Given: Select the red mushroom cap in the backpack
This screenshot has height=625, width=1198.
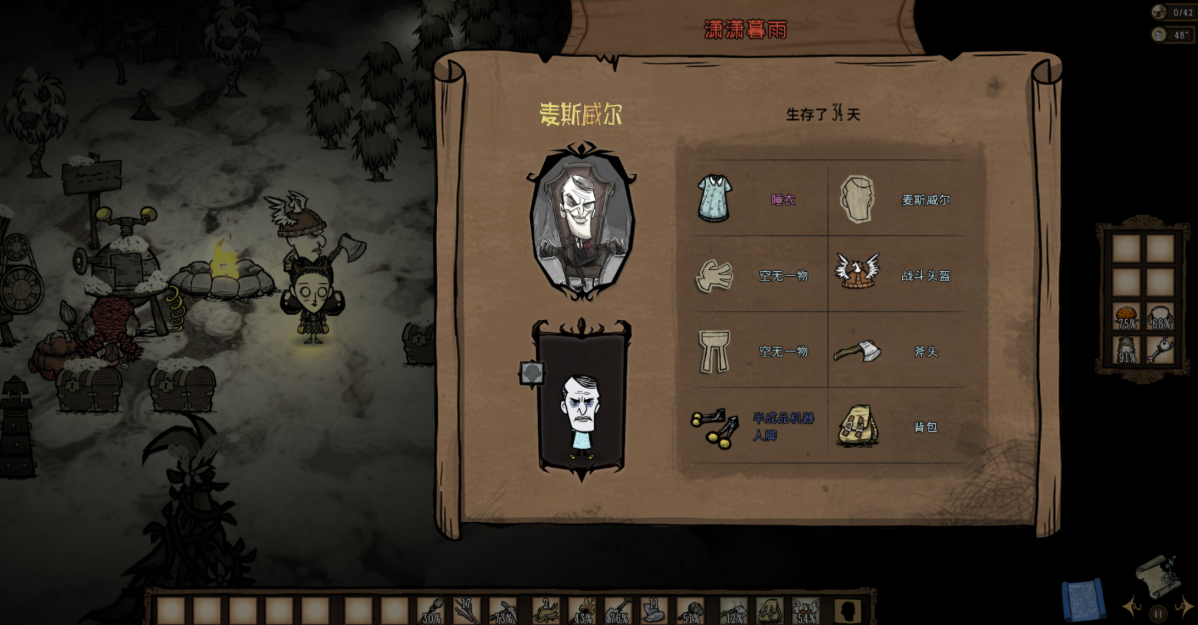Looking at the screenshot, I should (1127, 317).
